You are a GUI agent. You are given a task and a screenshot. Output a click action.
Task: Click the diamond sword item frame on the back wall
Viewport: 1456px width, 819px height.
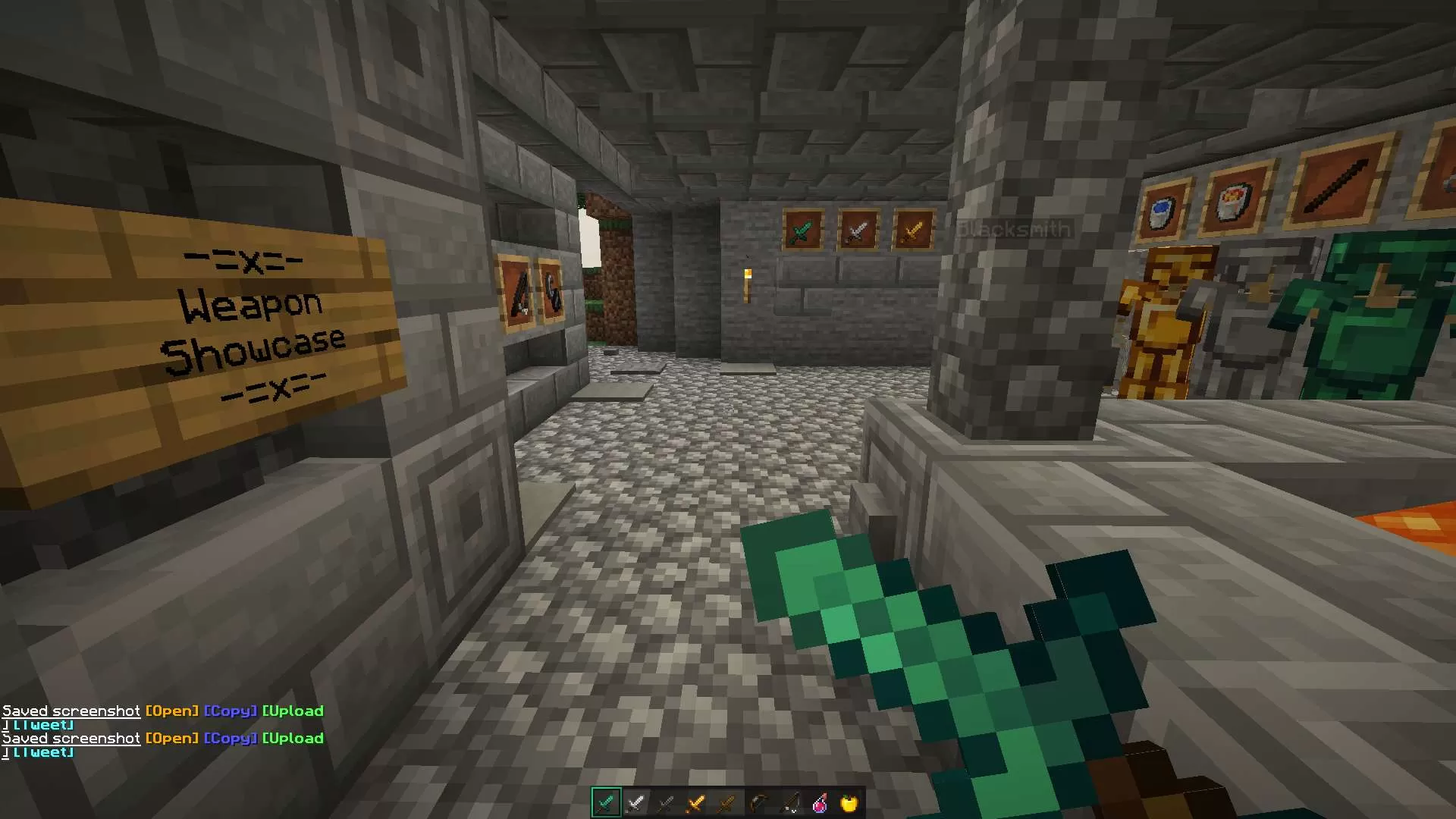802,231
